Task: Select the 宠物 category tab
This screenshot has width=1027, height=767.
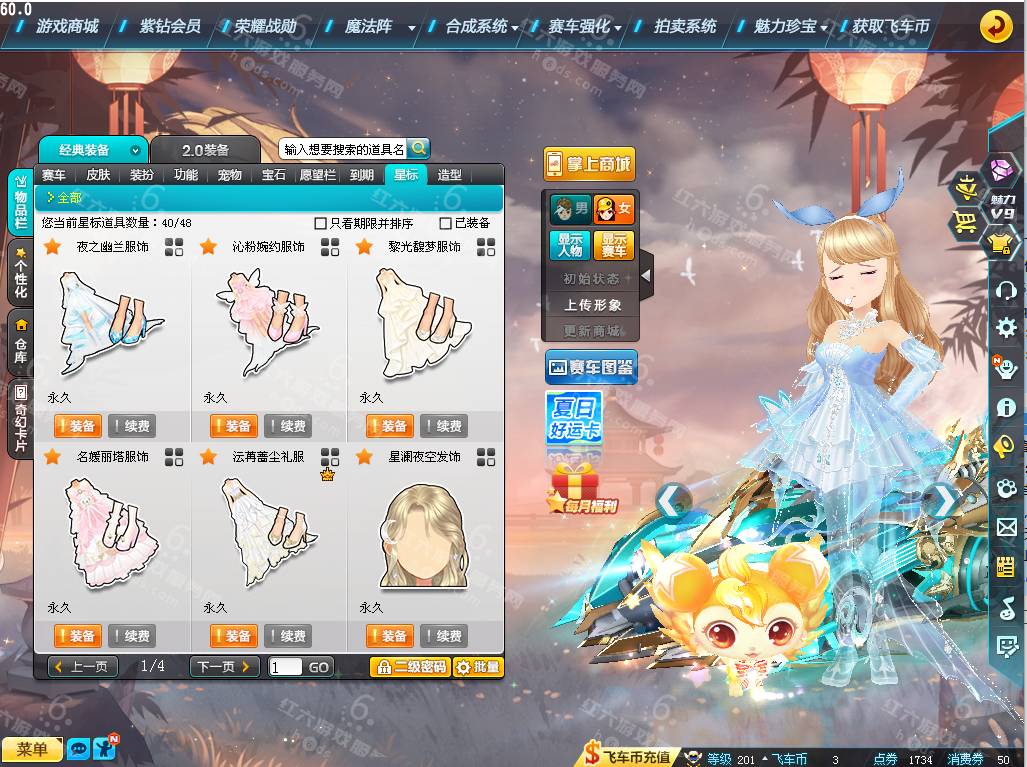Action: [230, 175]
